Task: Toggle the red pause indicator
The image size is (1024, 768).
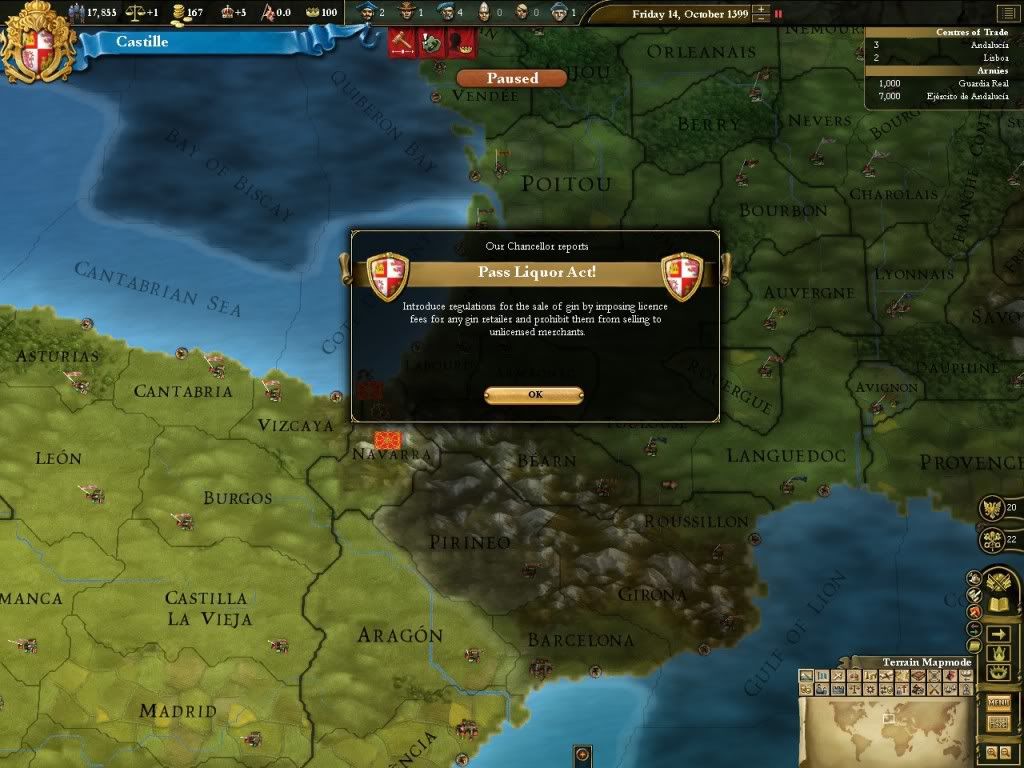Action: click(779, 14)
